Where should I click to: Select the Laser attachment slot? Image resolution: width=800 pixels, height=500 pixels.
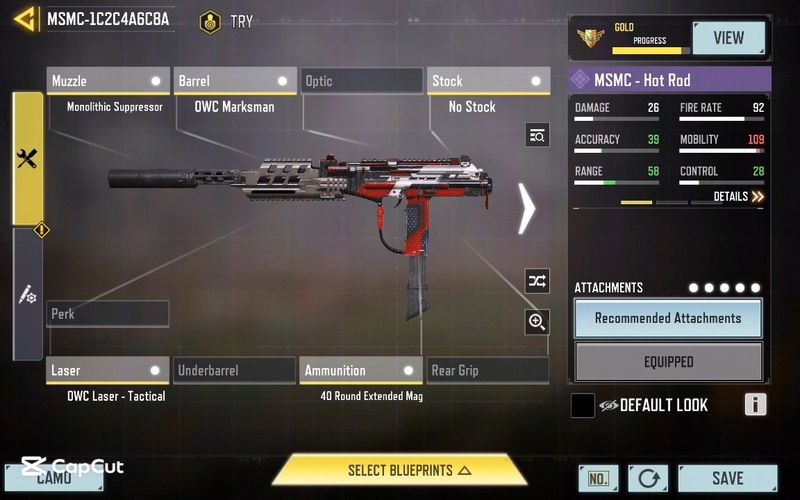(x=108, y=371)
